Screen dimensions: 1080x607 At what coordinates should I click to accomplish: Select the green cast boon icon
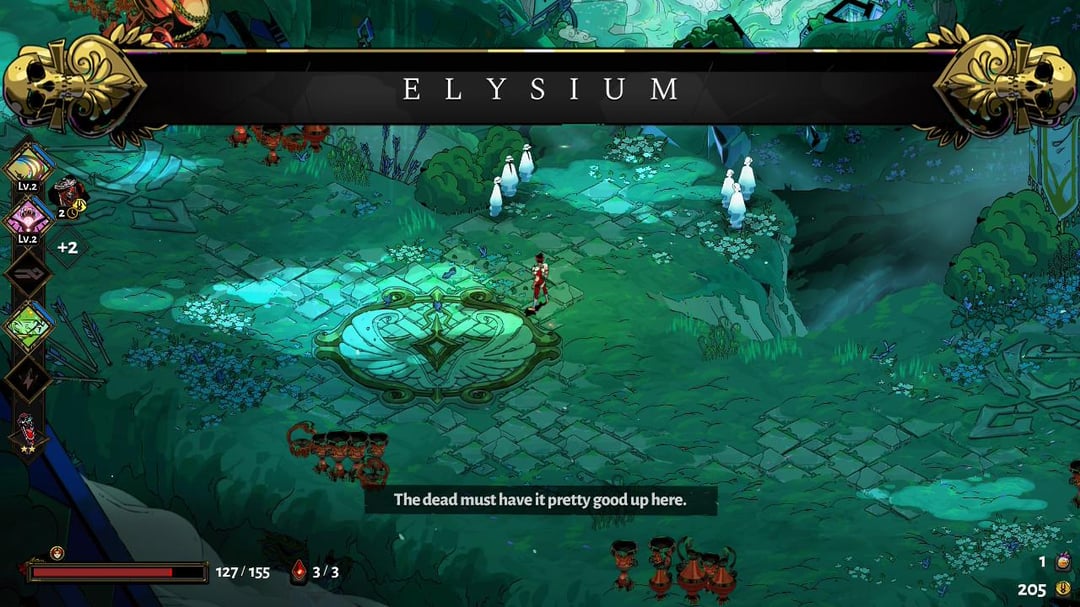coord(28,325)
